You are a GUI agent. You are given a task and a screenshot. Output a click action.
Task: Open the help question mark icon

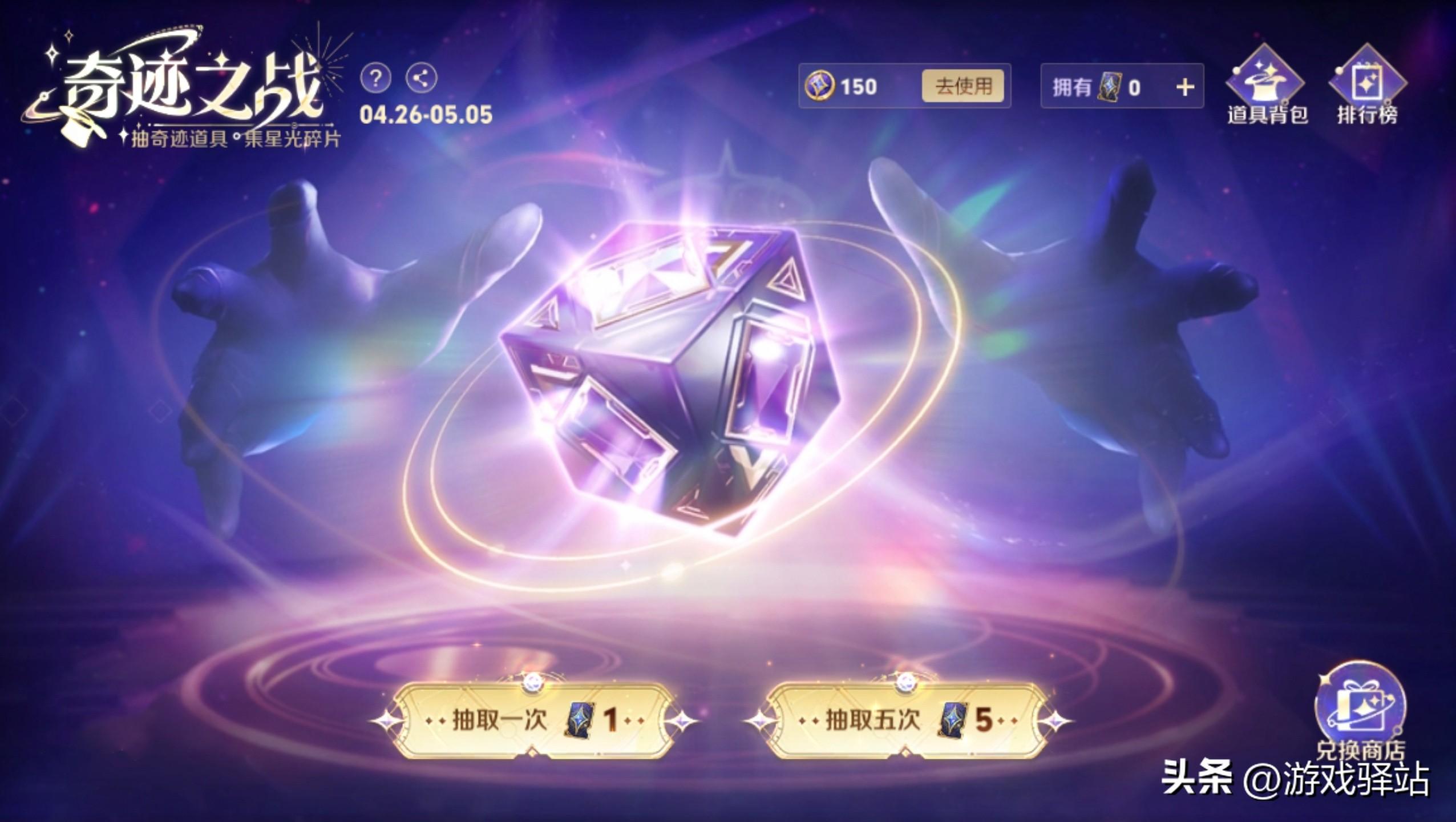click(376, 79)
